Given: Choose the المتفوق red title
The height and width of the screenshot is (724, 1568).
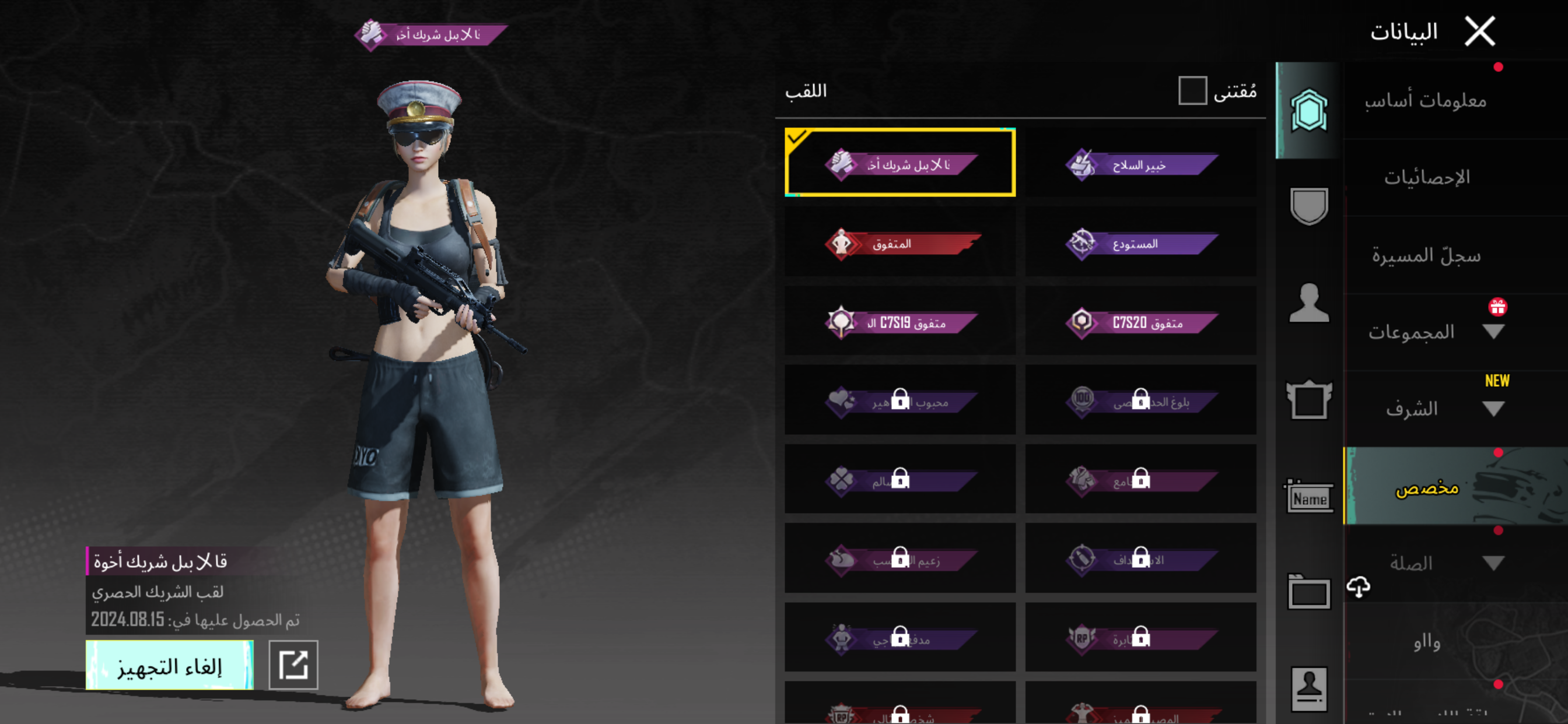Looking at the screenshot, I should (x=900, y=242).
